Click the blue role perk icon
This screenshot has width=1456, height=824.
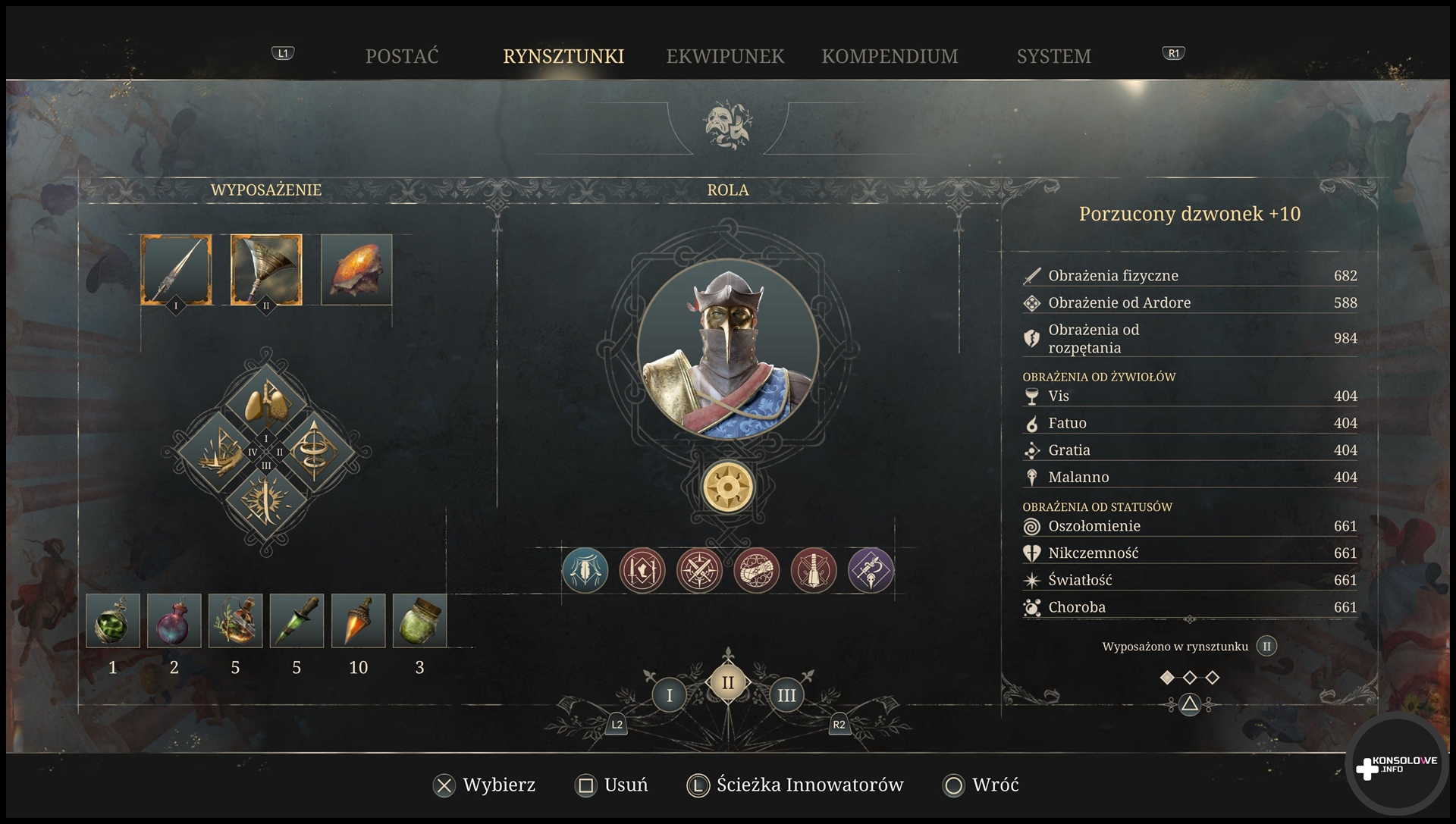pos(585,570)
